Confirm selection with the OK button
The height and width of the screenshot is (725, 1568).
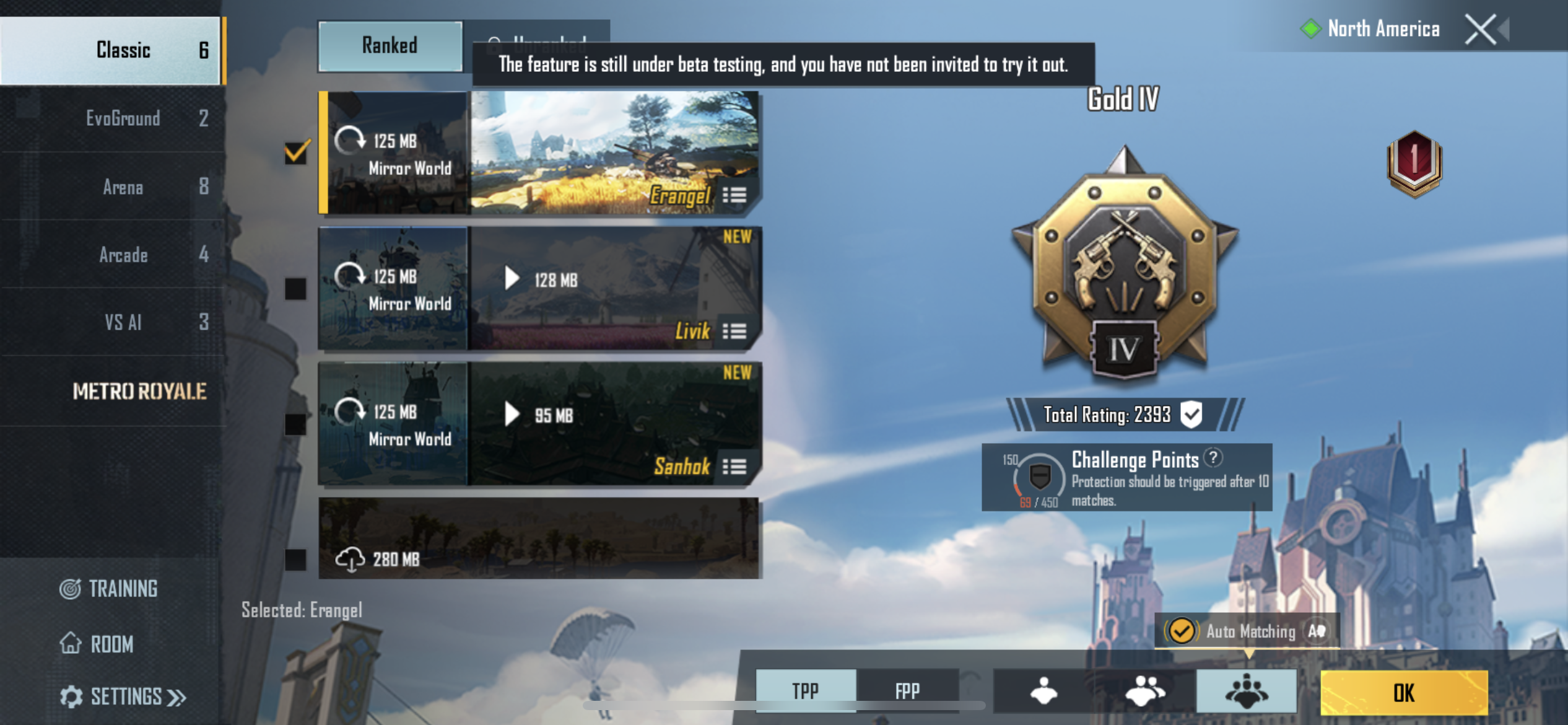(x=1403, y=693)
